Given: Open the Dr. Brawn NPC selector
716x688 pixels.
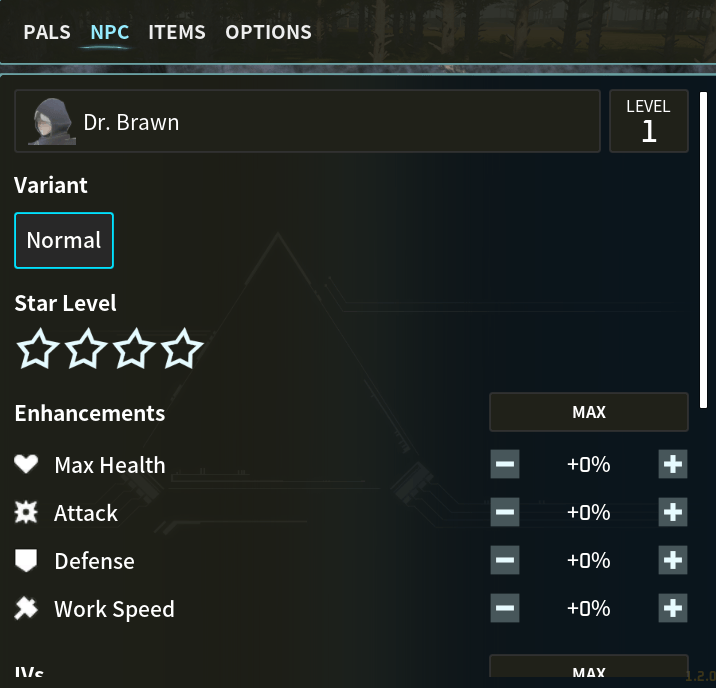Looking at the screenshot, I should [307, 122].
